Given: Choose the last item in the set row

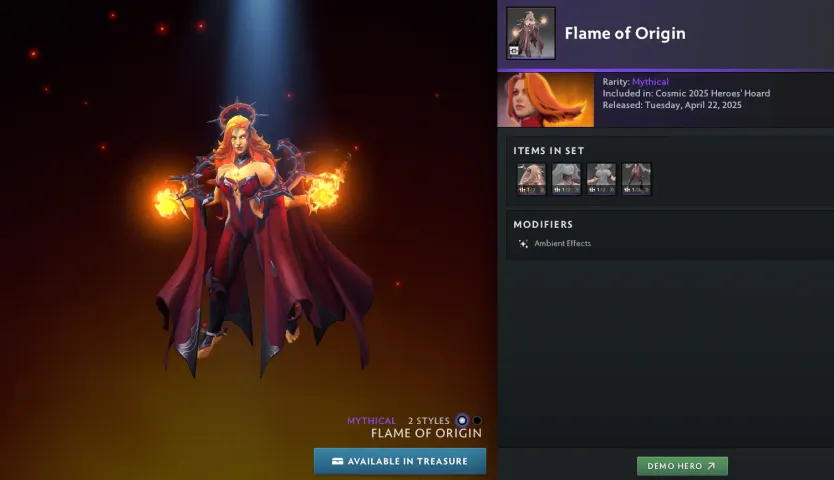Looking at the screenshot, I should pyautogui.click(x=636, y=178).
